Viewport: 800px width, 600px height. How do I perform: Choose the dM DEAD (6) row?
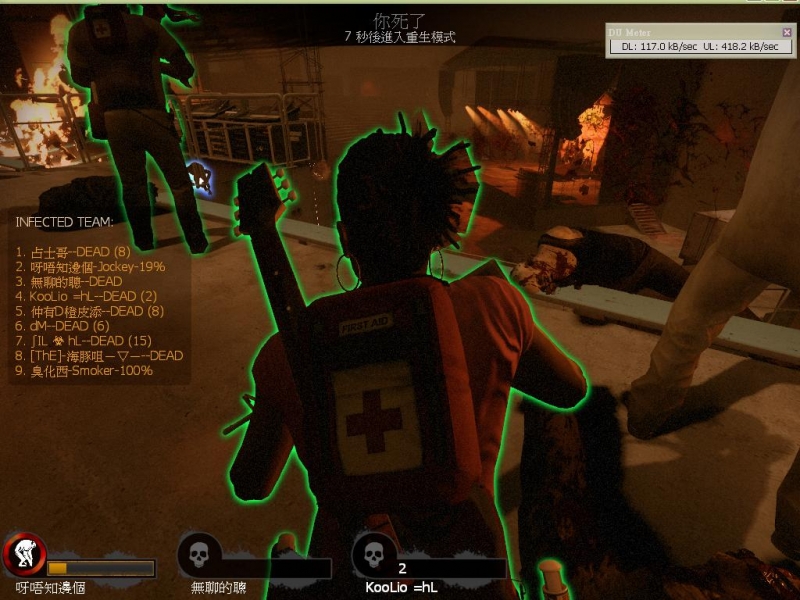(62, 326)
